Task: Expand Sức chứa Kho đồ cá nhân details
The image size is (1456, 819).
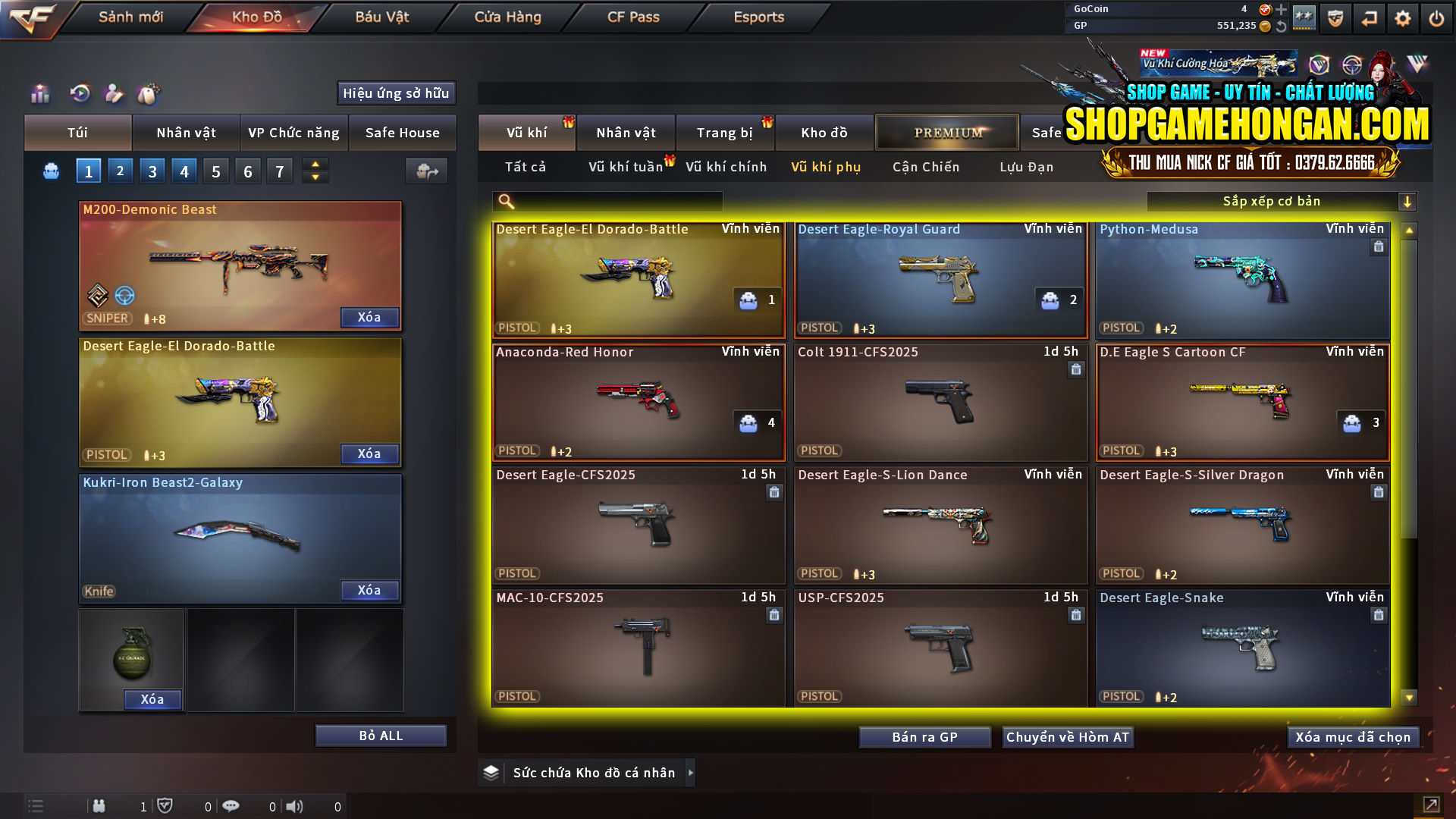Action: pyautogui.click(x=691, y=773)
